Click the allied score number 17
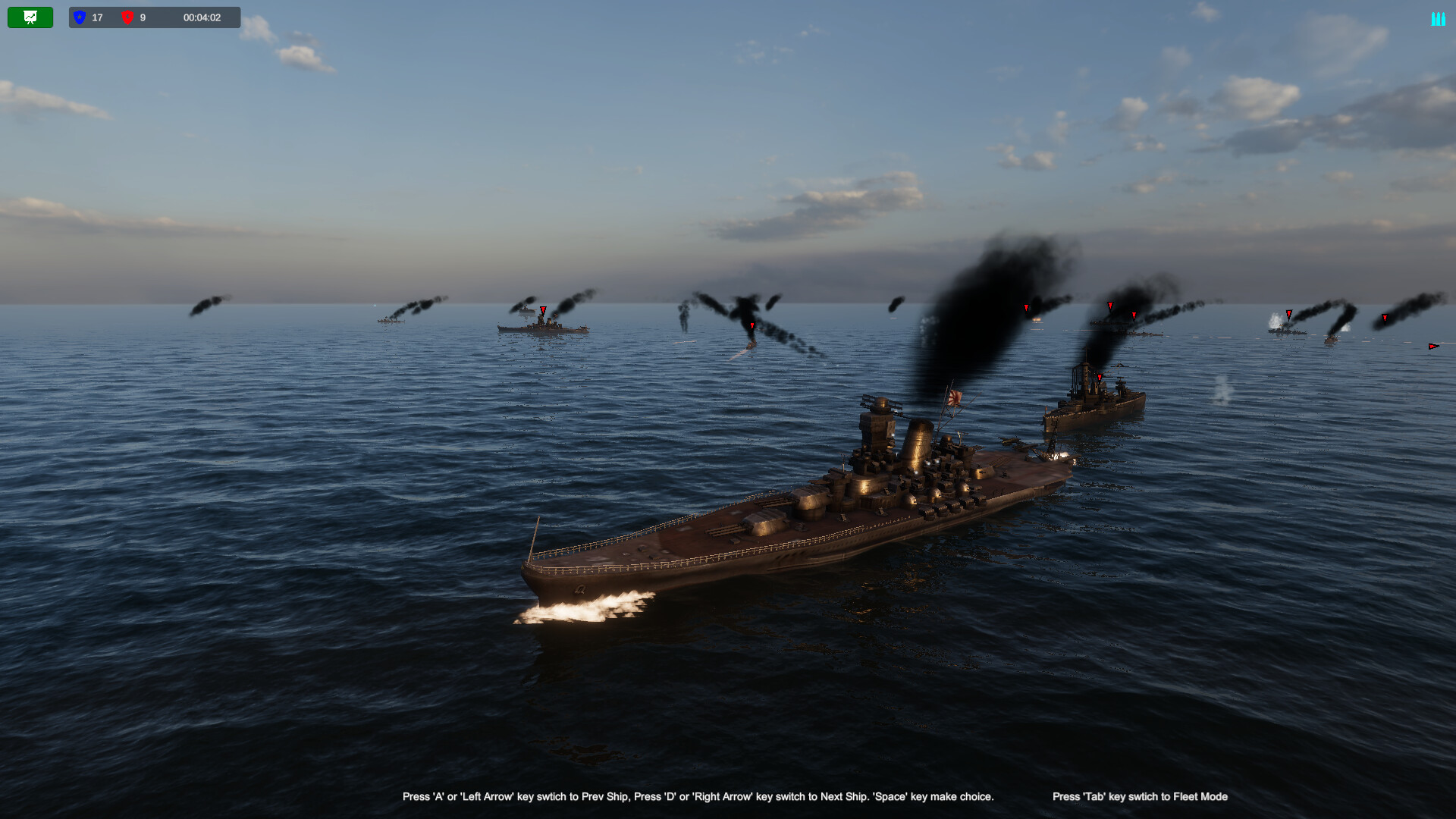1456x819 pixels. point(96,17)
